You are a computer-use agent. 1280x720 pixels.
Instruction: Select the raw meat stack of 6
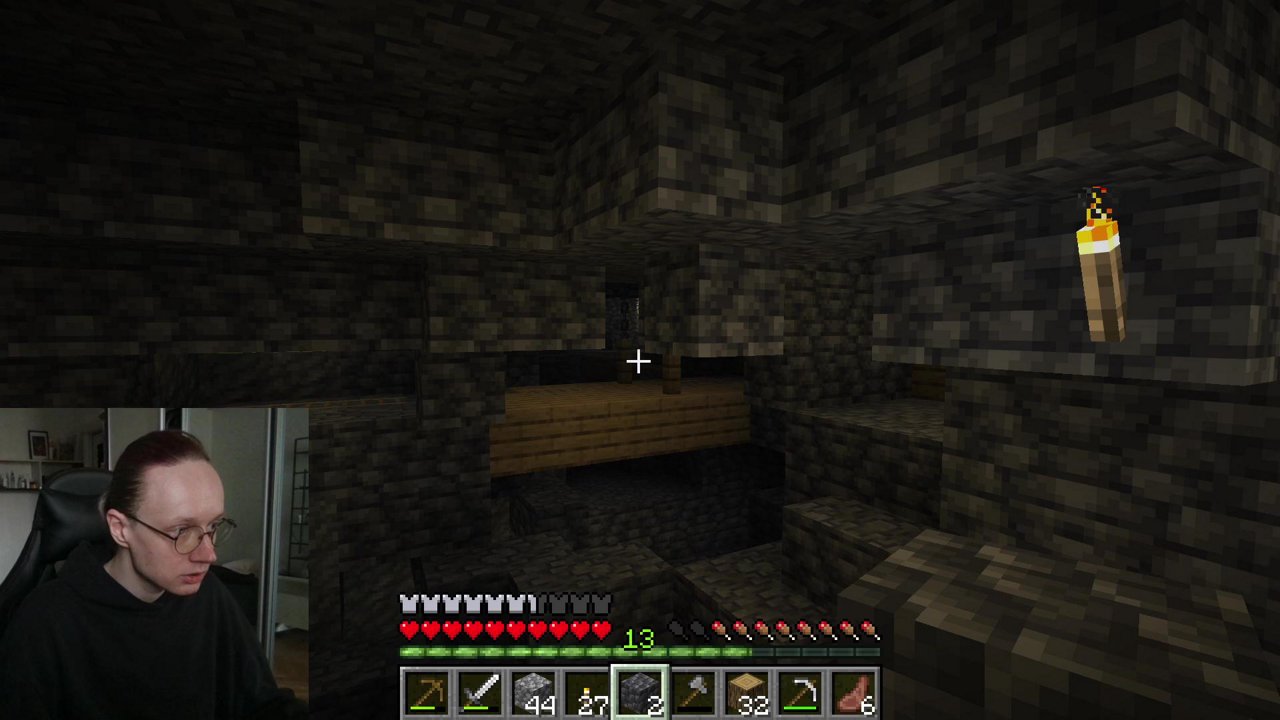pos(854,690)
